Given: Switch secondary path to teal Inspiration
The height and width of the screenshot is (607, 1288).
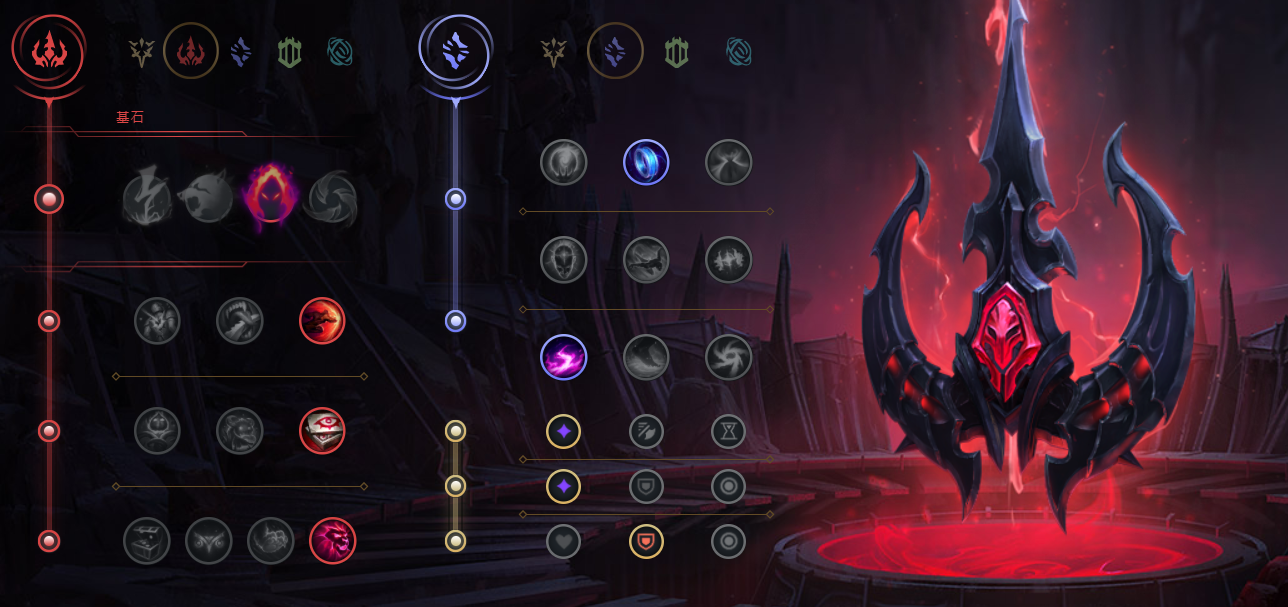Looking at the screenshot, I should (x=738, y=51).
